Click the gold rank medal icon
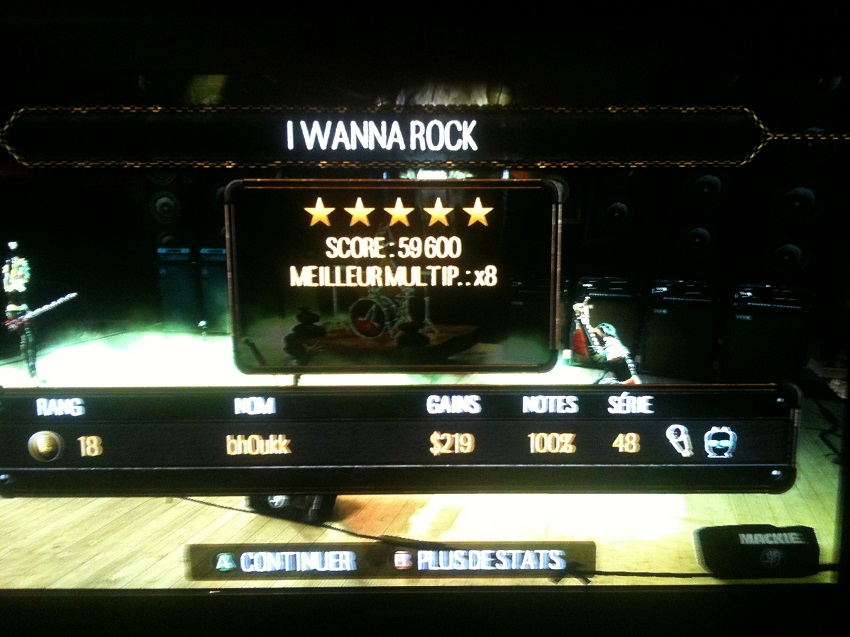The width and height of the screenshot is (850, 637). [45, 446]
